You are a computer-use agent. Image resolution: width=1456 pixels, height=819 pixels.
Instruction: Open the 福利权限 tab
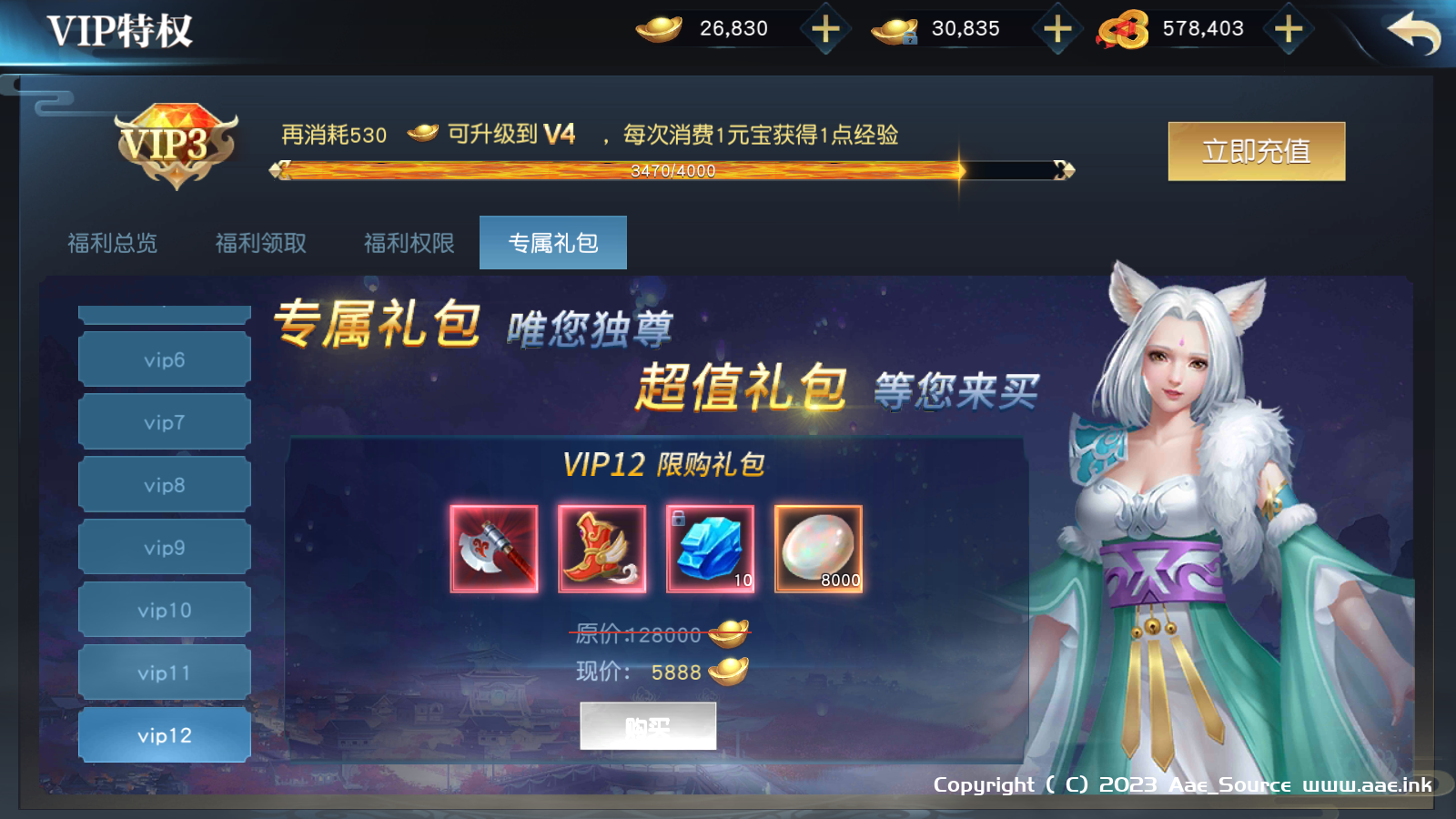408,243
